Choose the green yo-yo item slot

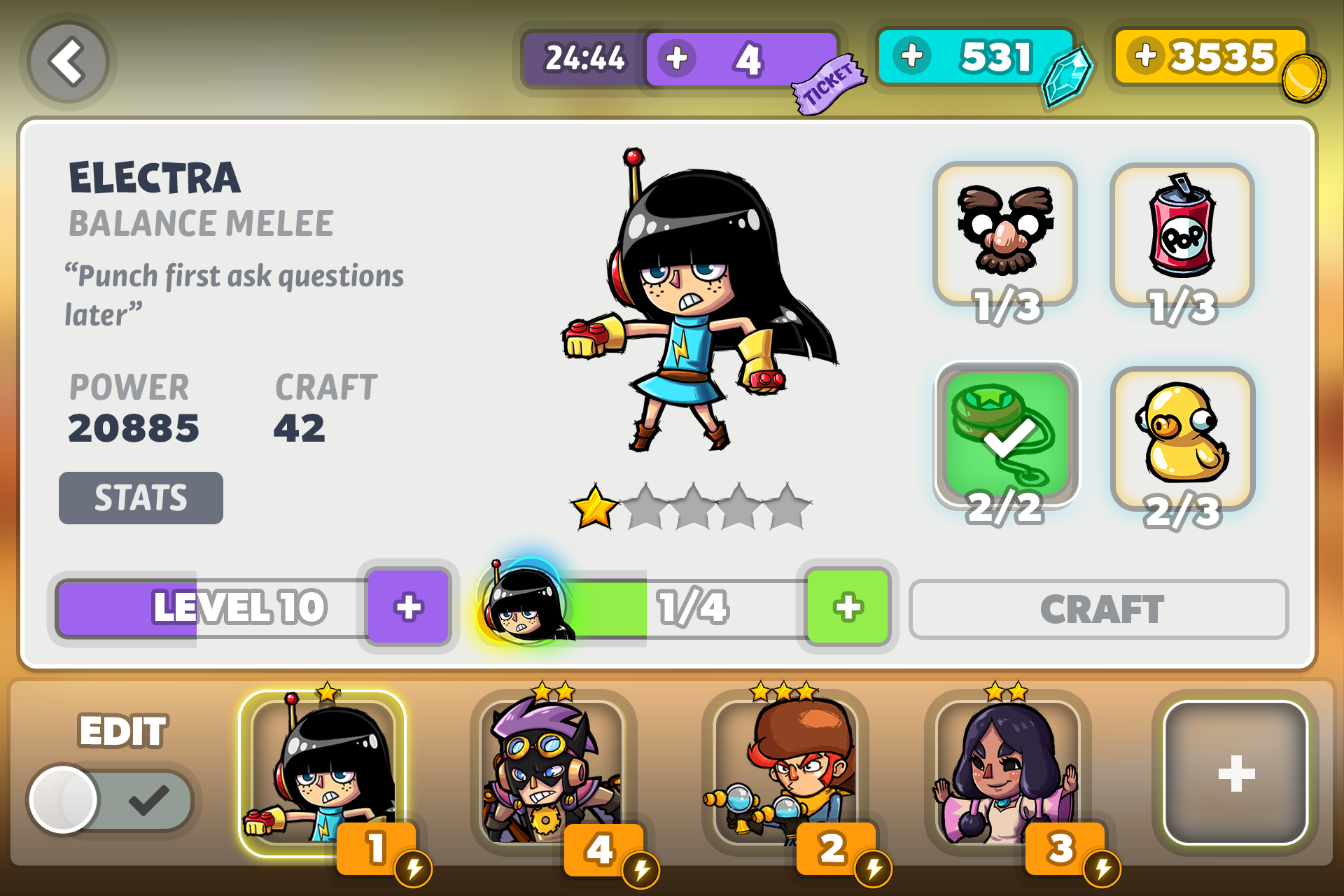1006,434
